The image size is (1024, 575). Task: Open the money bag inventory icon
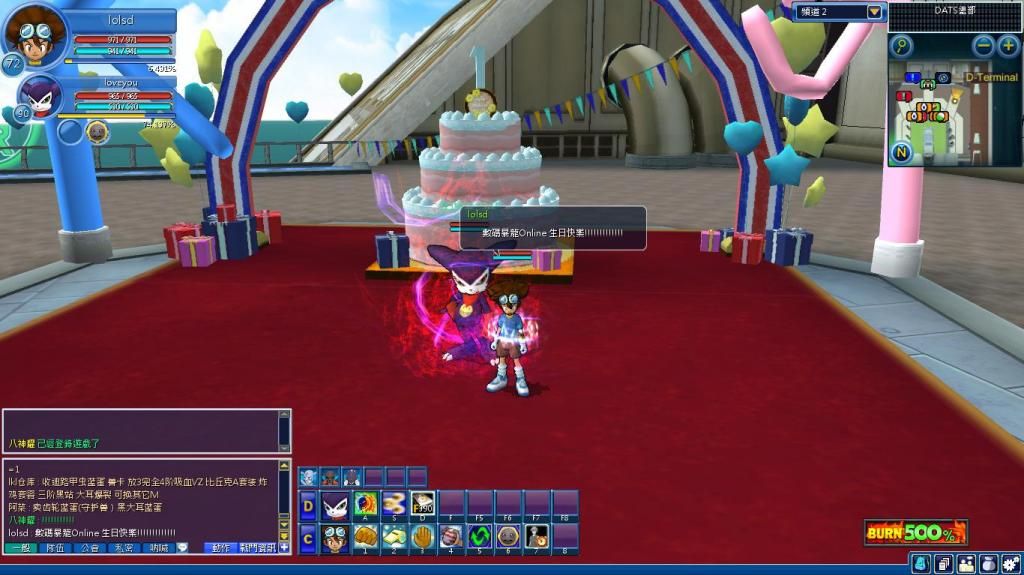[x=988, y=564]
